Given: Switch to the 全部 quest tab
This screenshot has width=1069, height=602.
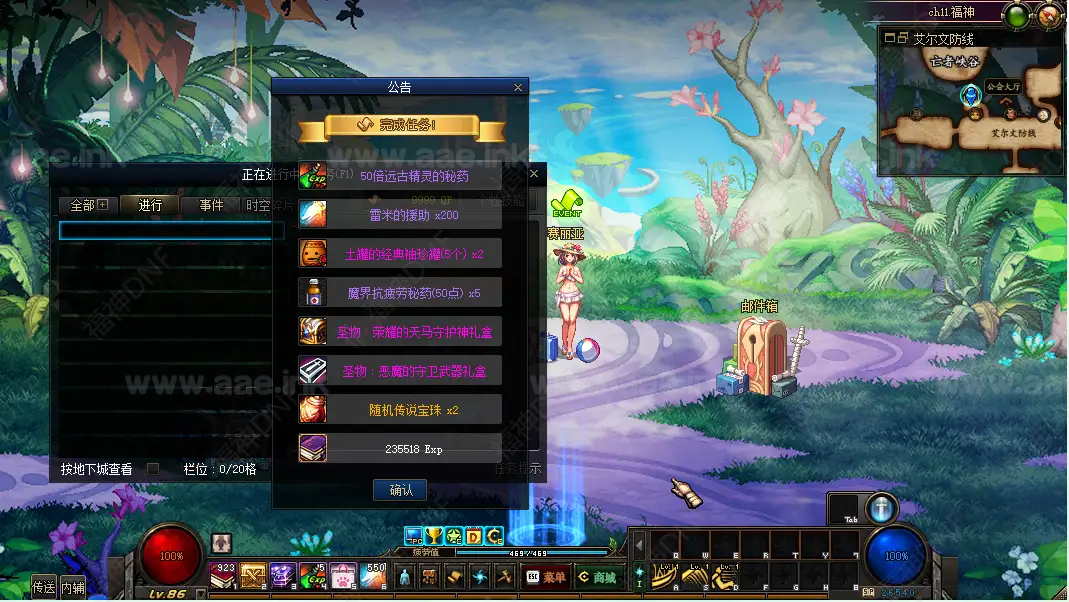Looking at the screenshot, I should 87,205.
